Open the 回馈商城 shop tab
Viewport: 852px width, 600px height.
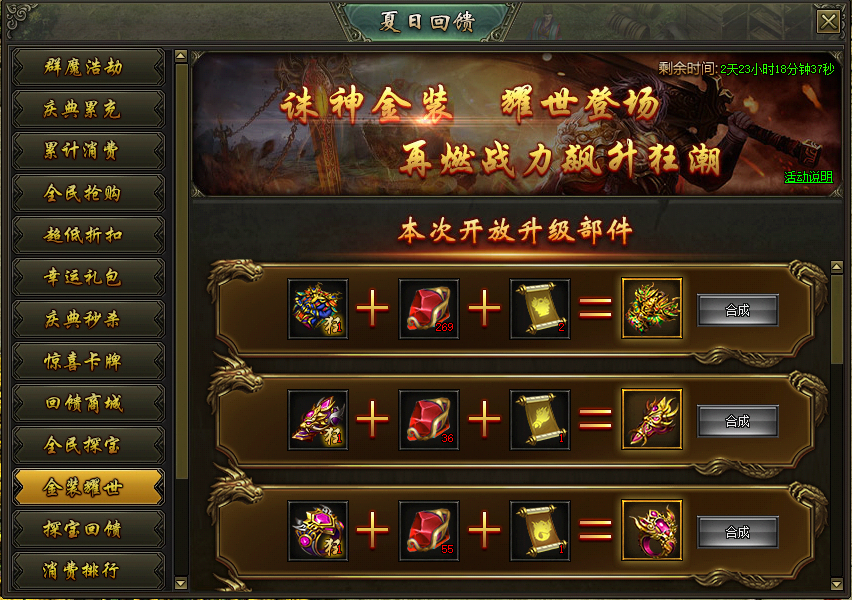88,403
